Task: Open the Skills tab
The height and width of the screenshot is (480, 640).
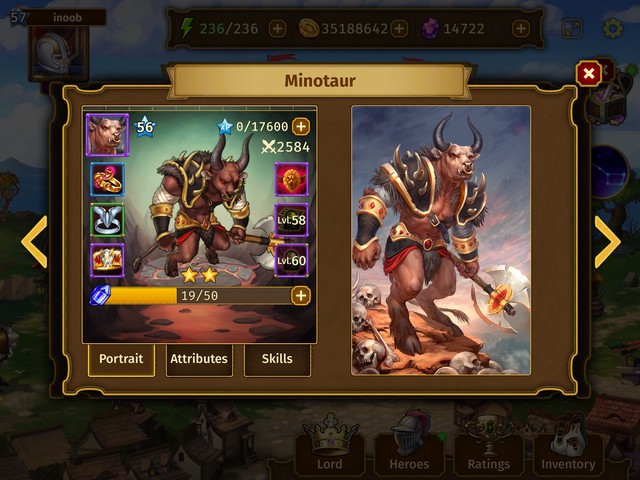Action: 277,359
